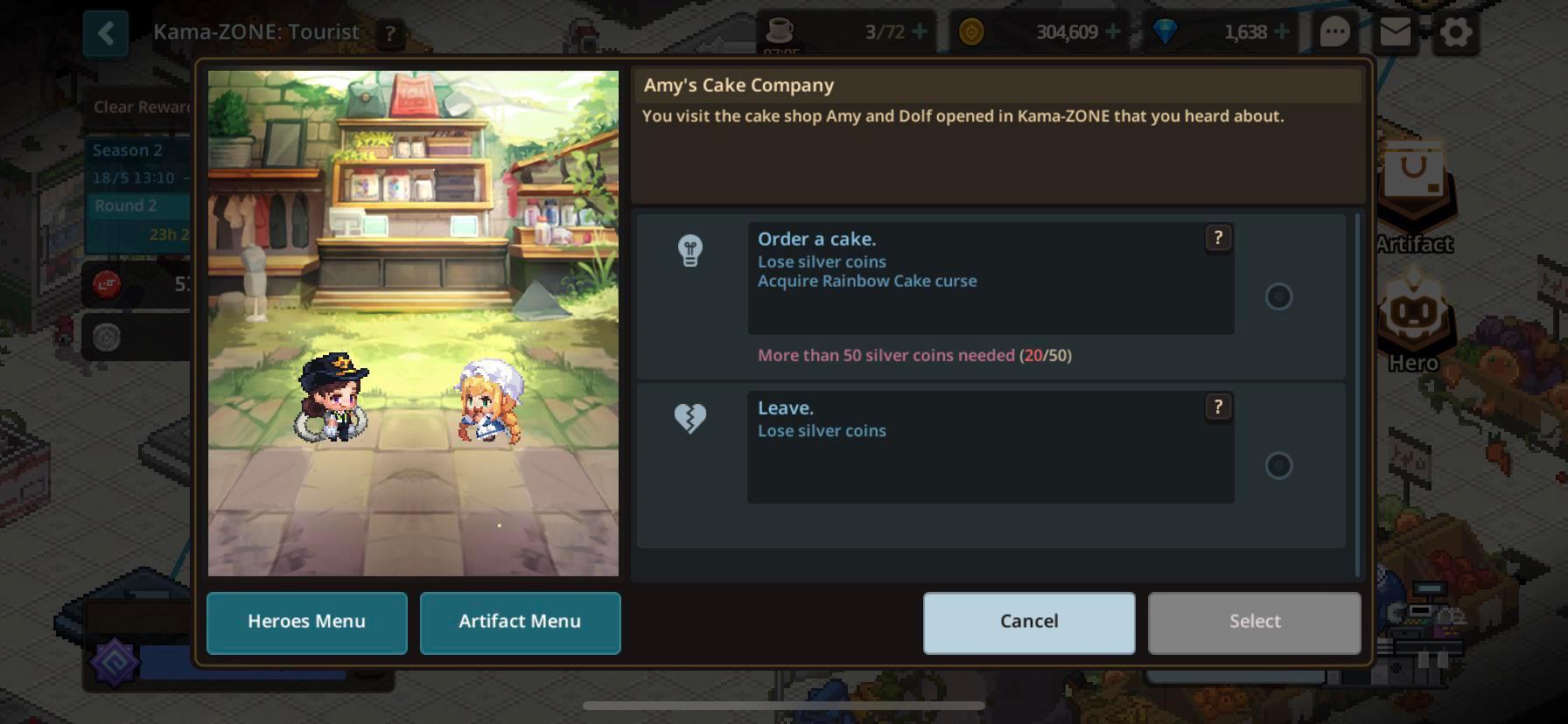1568x724 pixels.
Task: Click the lightbulb icon beside Order a cake
Action: pyautogui.click(x=690, y=251)
